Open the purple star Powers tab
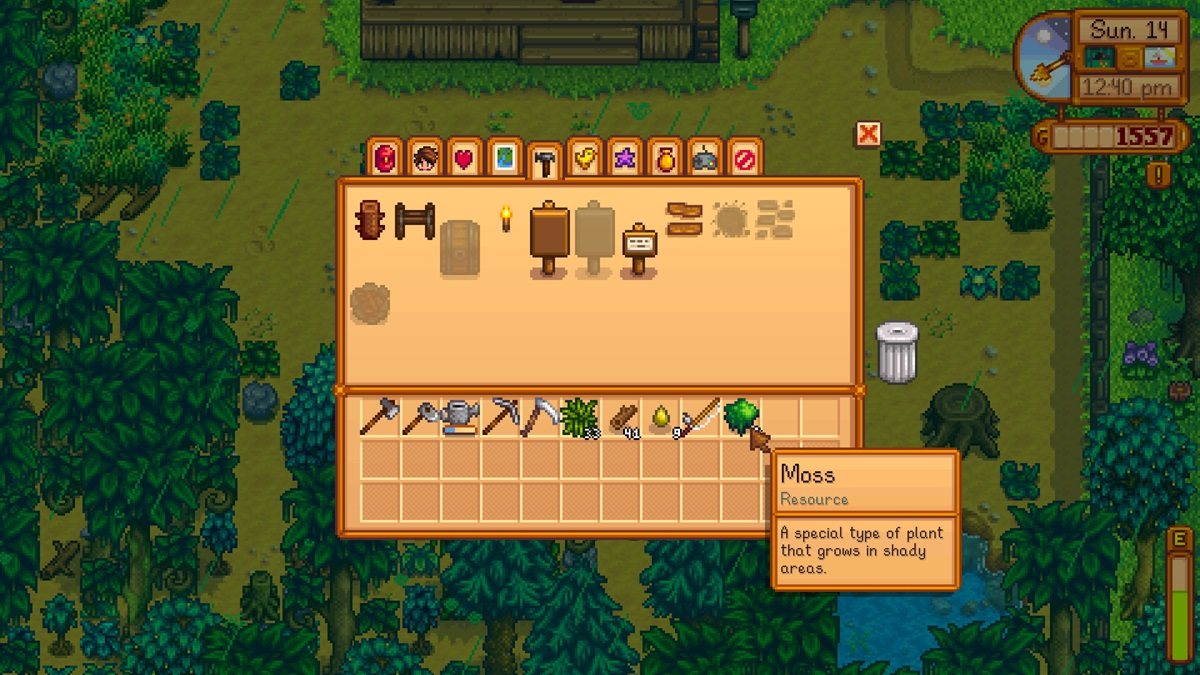Screen dimensions: 1200x675 pyautogui.click(x=625, y=158)
